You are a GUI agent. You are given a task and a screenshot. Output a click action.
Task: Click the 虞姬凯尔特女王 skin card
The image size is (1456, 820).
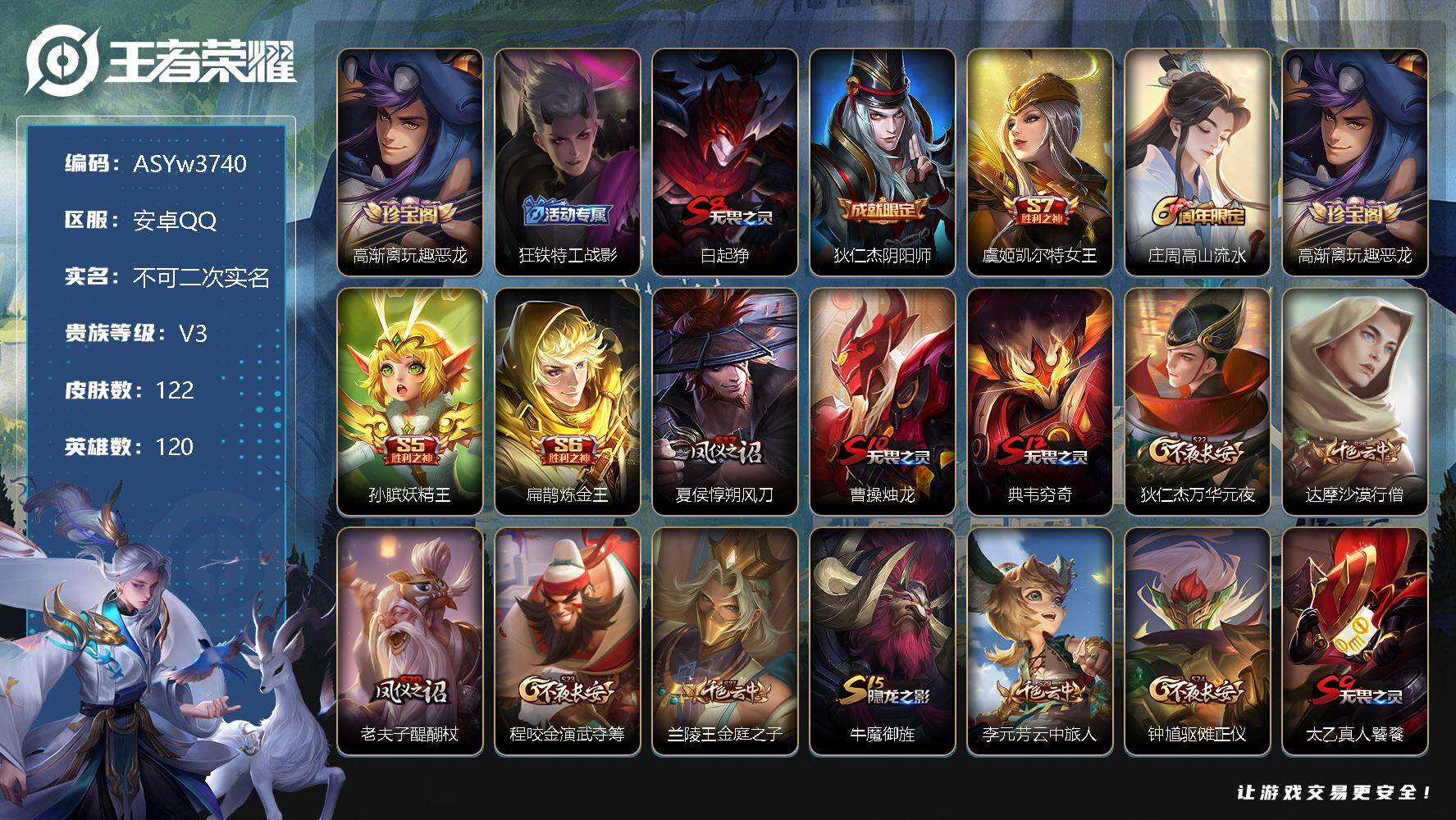pyautogui.click(x=1040, y=162)
